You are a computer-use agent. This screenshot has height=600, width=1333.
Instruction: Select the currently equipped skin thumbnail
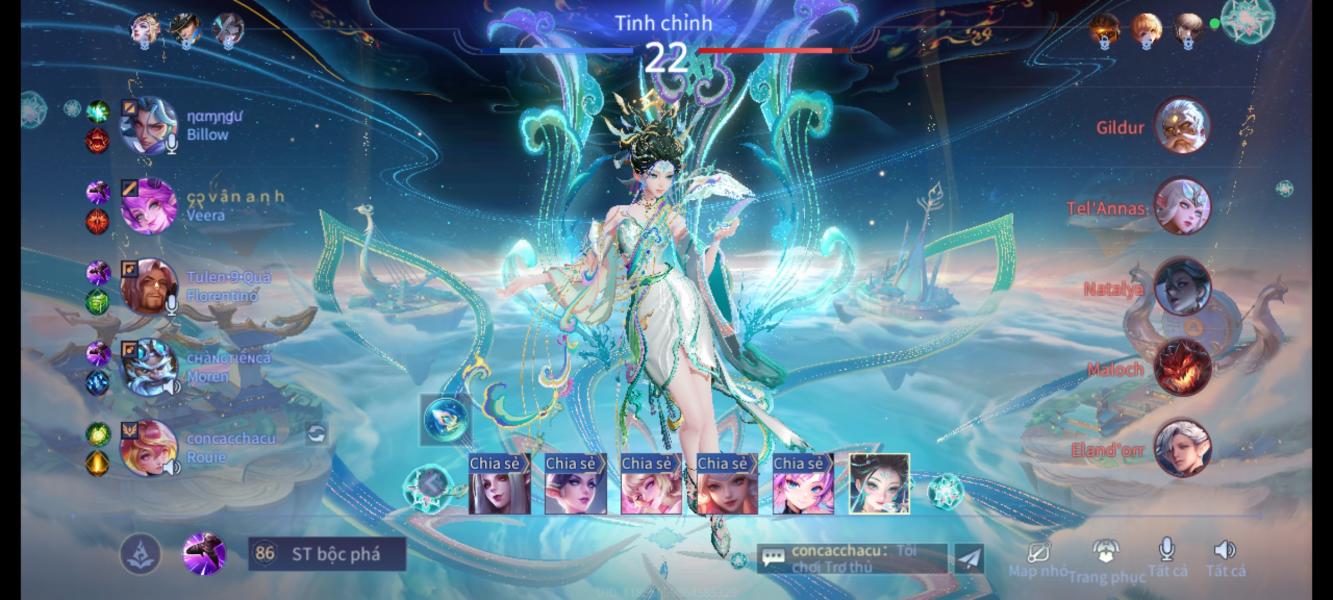[879, 484]
